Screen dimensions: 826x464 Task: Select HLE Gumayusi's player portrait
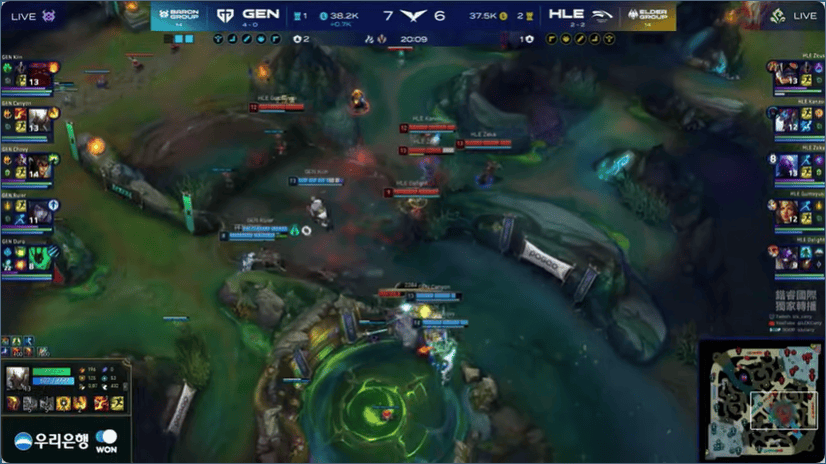tap(787, 211)
